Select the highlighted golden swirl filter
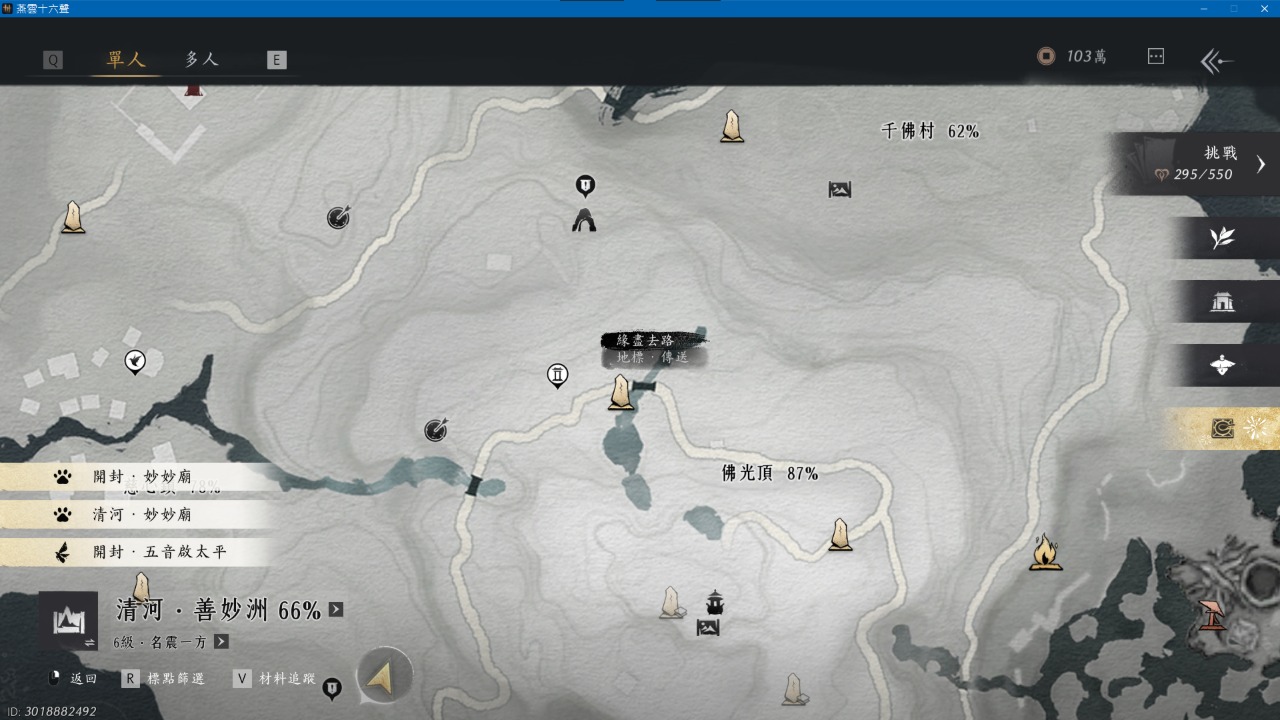1280x720 pixels. click(1223, 428)
